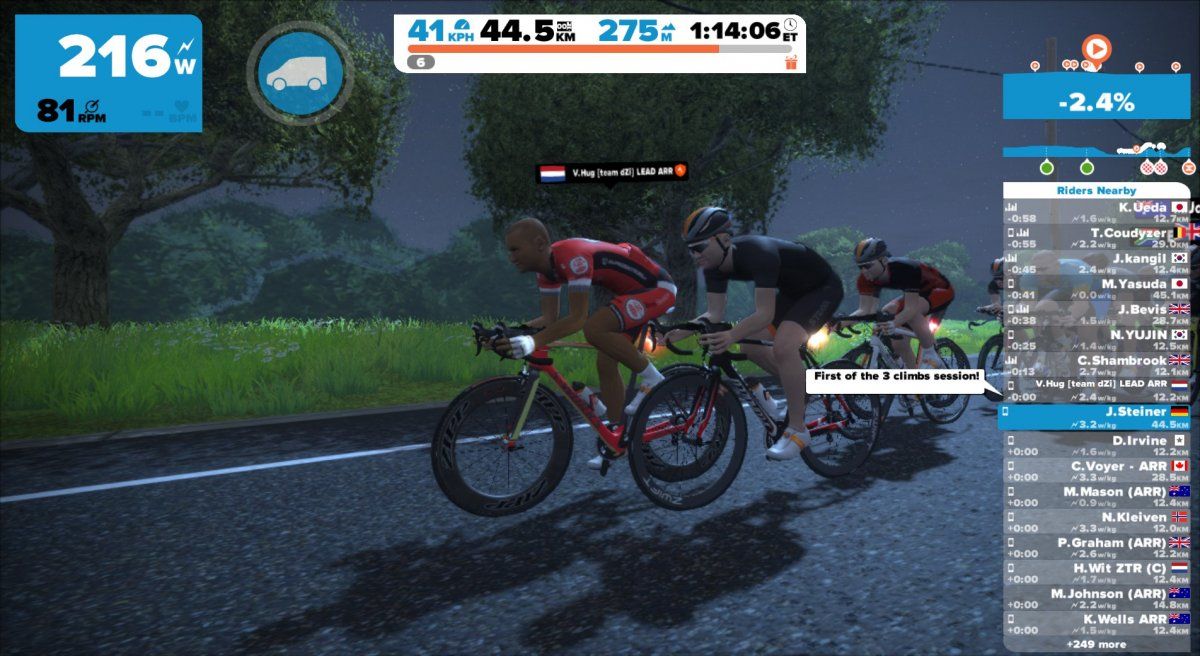Select M.Yasuda in the rider list
This screenshot has width=1200, height=656.
tap(1096, 288)
